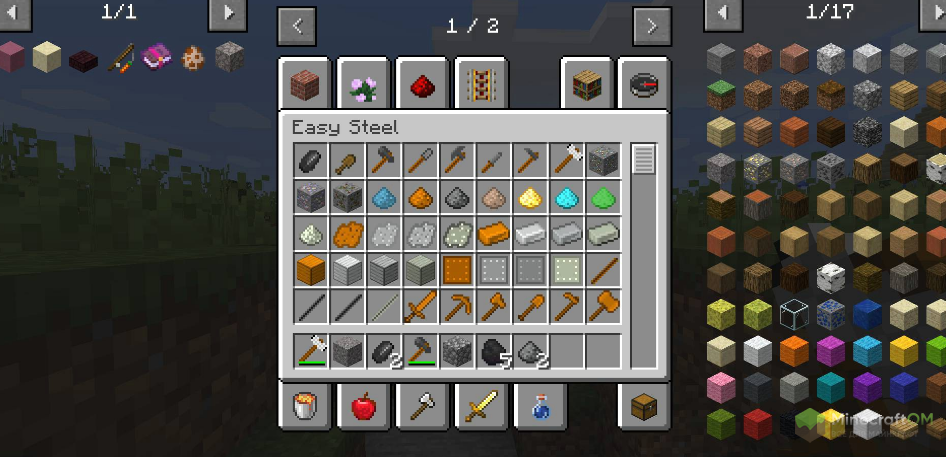Viewport: 946px width, 457px height.
Task: Select the rail Transportation tab
Action: coord(480,85)
